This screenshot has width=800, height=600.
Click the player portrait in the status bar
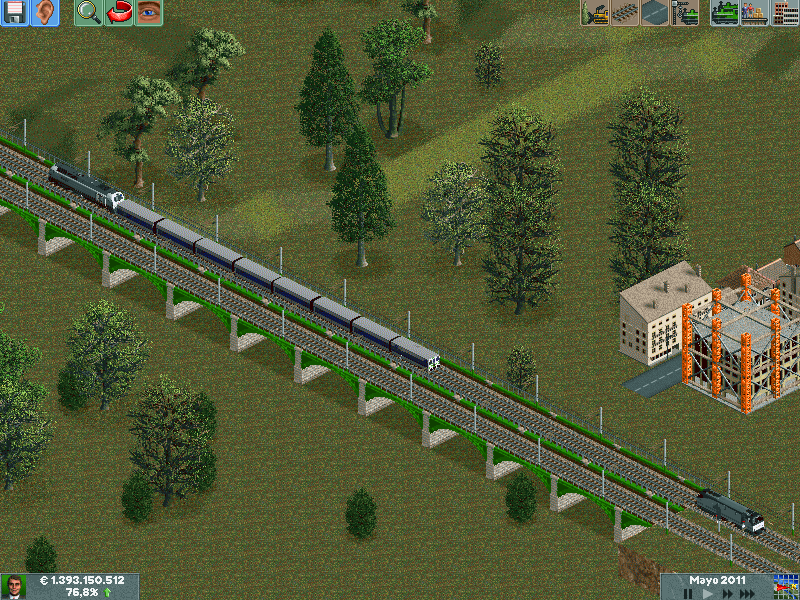tap(14, 587)
